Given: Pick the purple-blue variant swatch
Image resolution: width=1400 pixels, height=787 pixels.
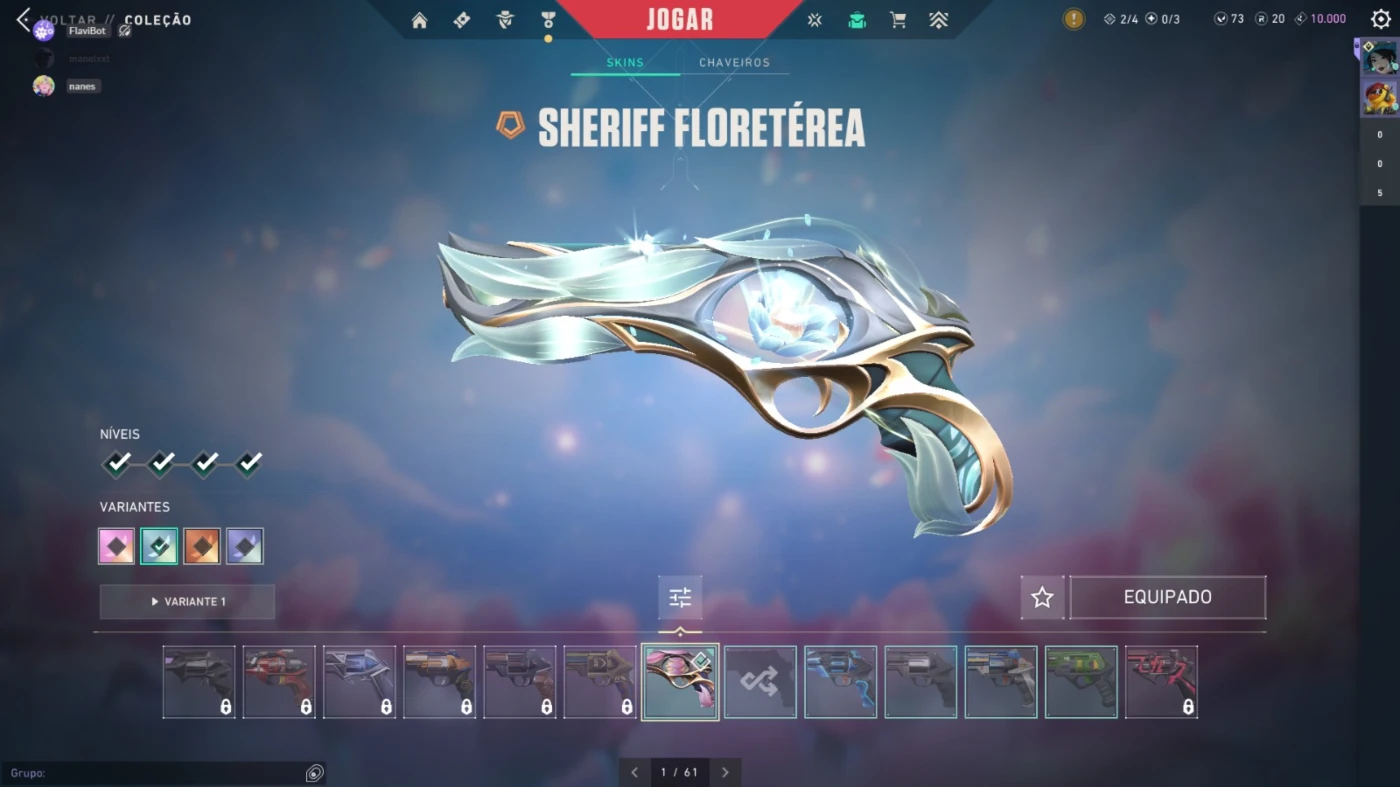Looking at the screenshot, I should point(245,546).
